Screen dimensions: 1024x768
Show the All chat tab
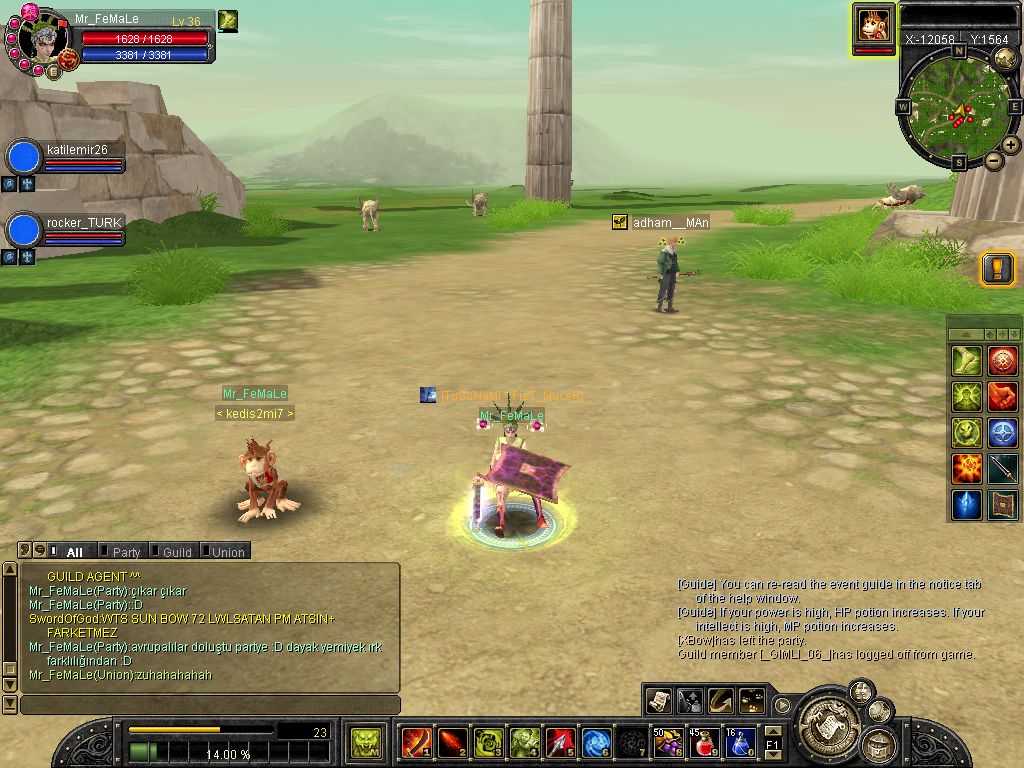(x=71, y=551)
